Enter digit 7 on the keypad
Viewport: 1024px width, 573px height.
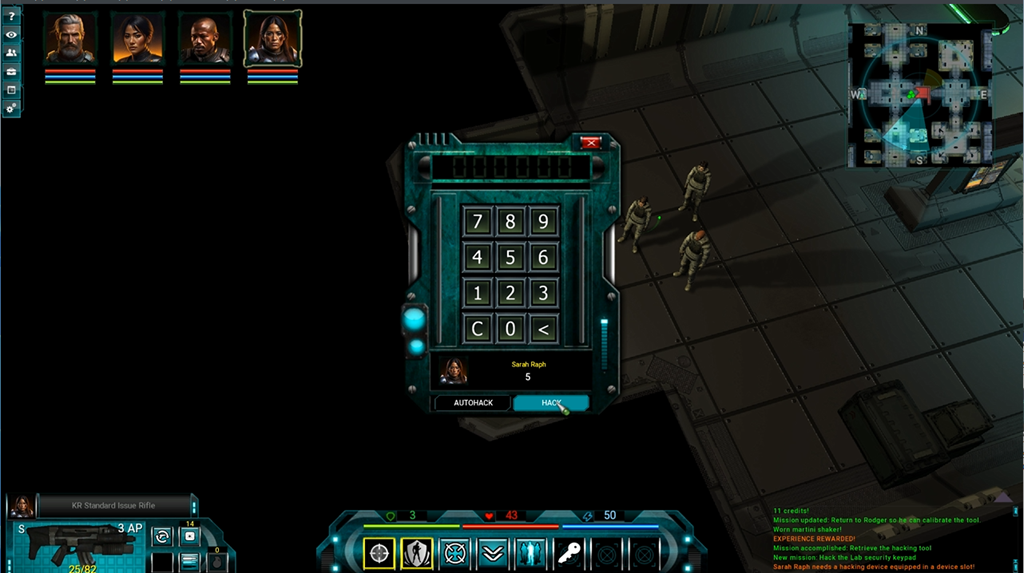pos(477,222)
